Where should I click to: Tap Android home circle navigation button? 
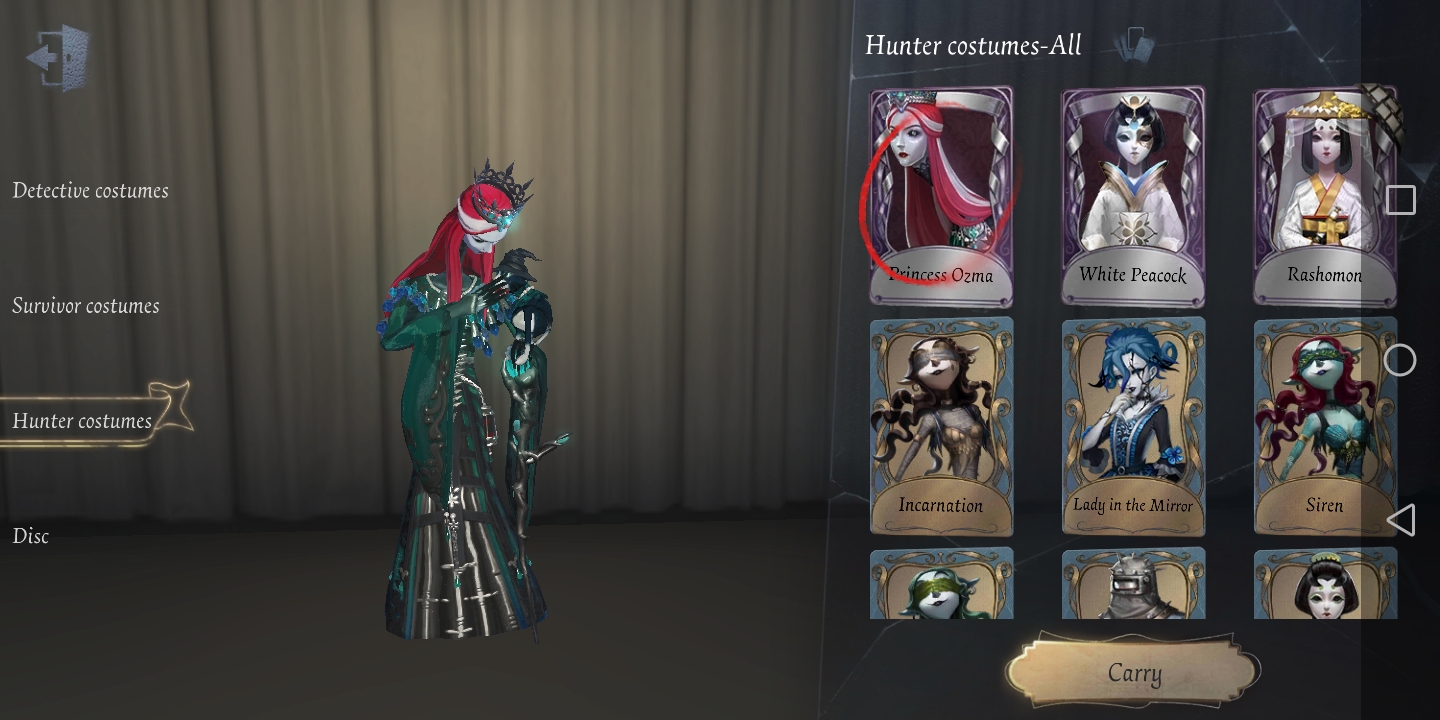tap(1400, 360)
